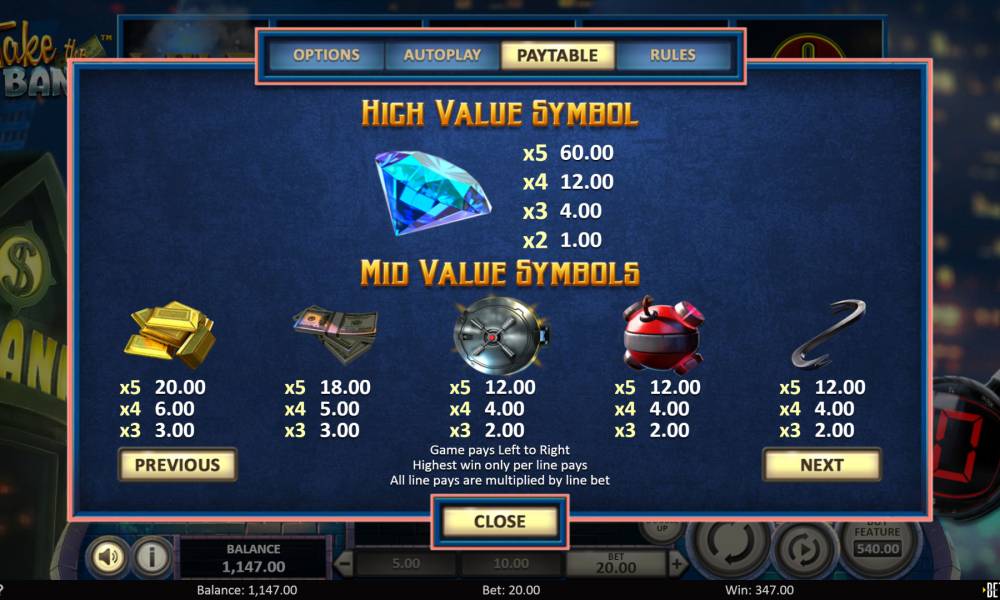Open the Autoplay tab
1000x600 pixels.
[442, 55]
